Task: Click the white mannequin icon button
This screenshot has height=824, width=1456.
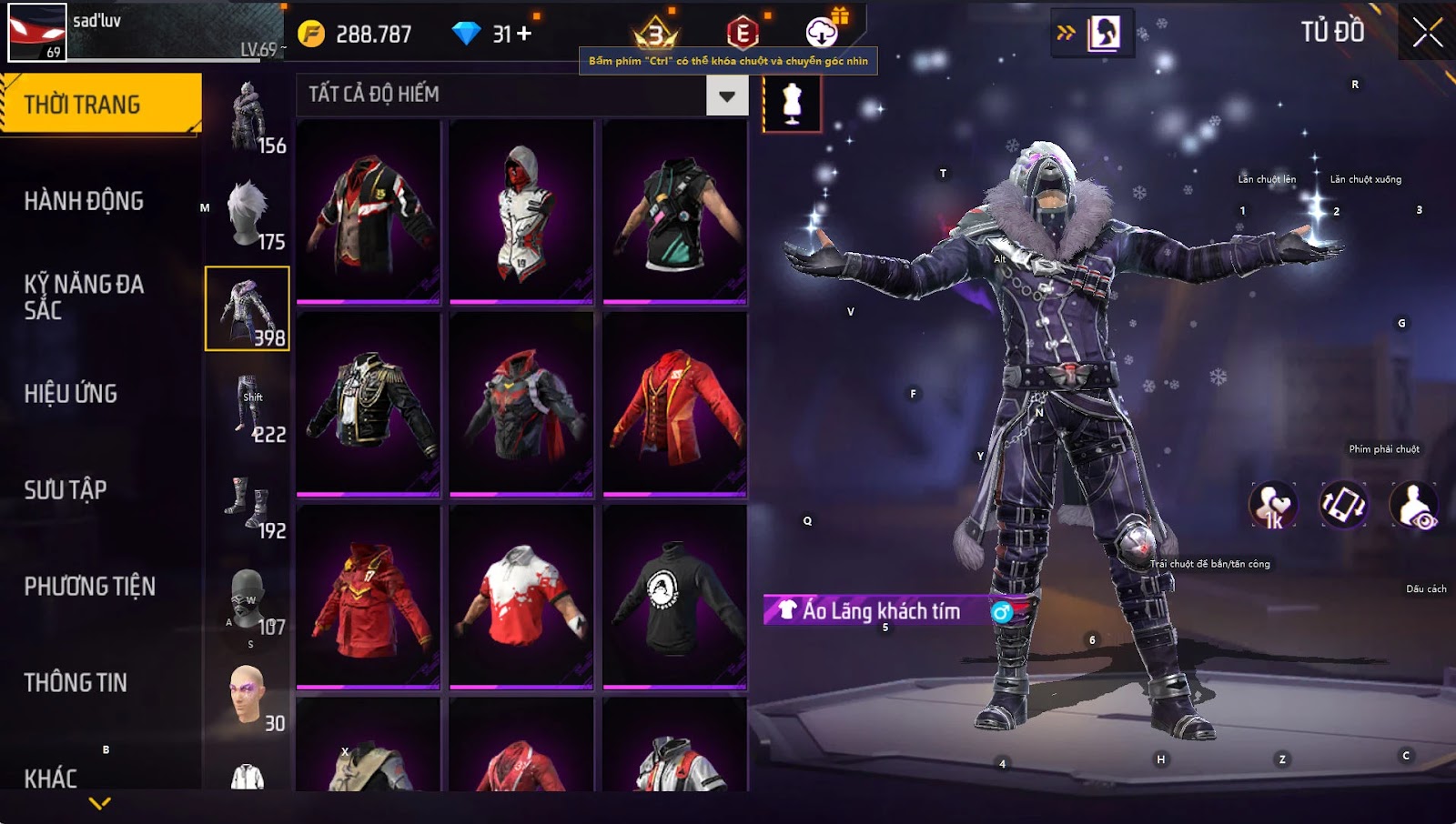Action: click(792, 104)
